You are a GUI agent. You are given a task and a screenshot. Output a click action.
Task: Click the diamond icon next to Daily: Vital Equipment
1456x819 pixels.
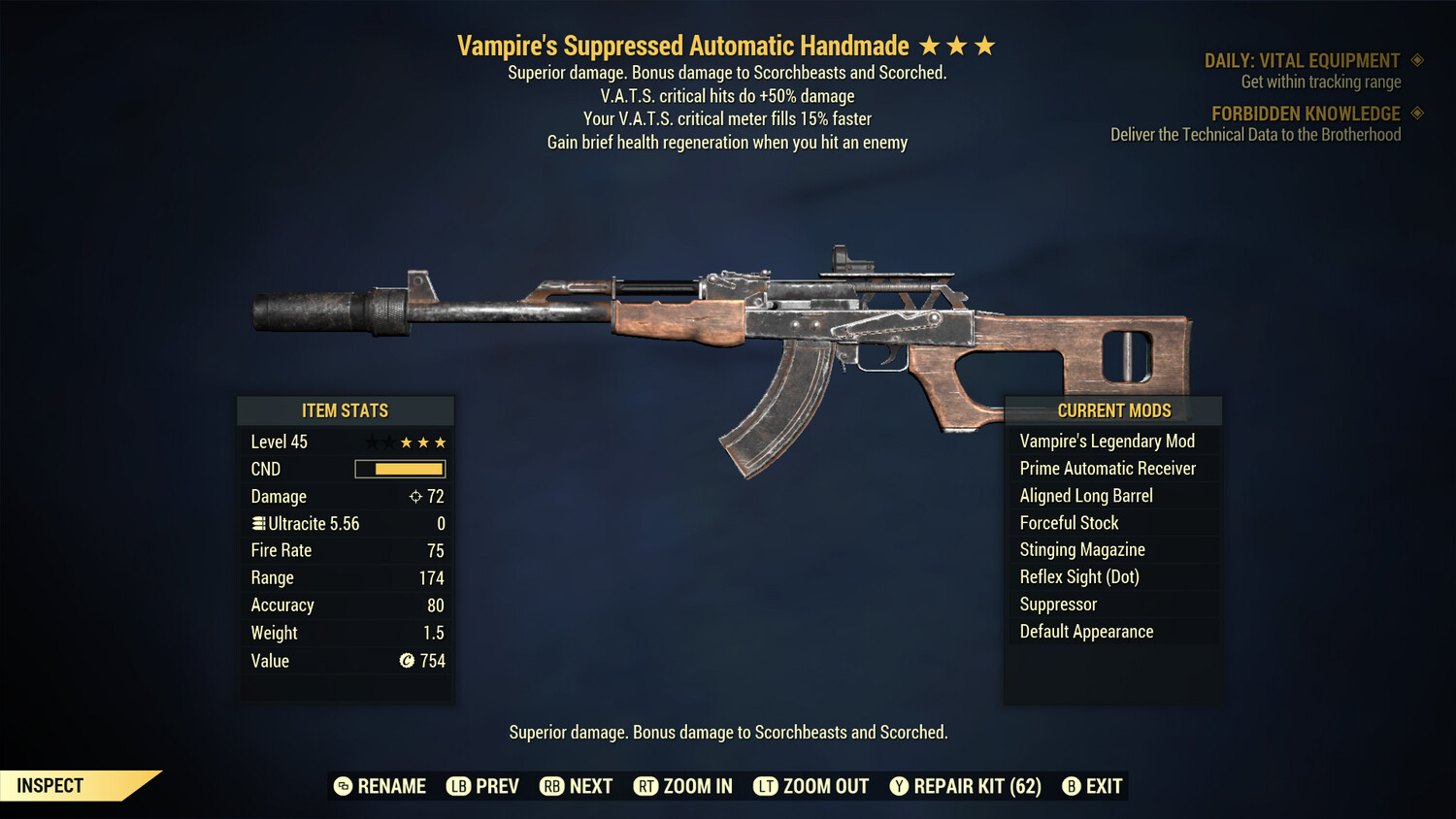[1417, 60]
